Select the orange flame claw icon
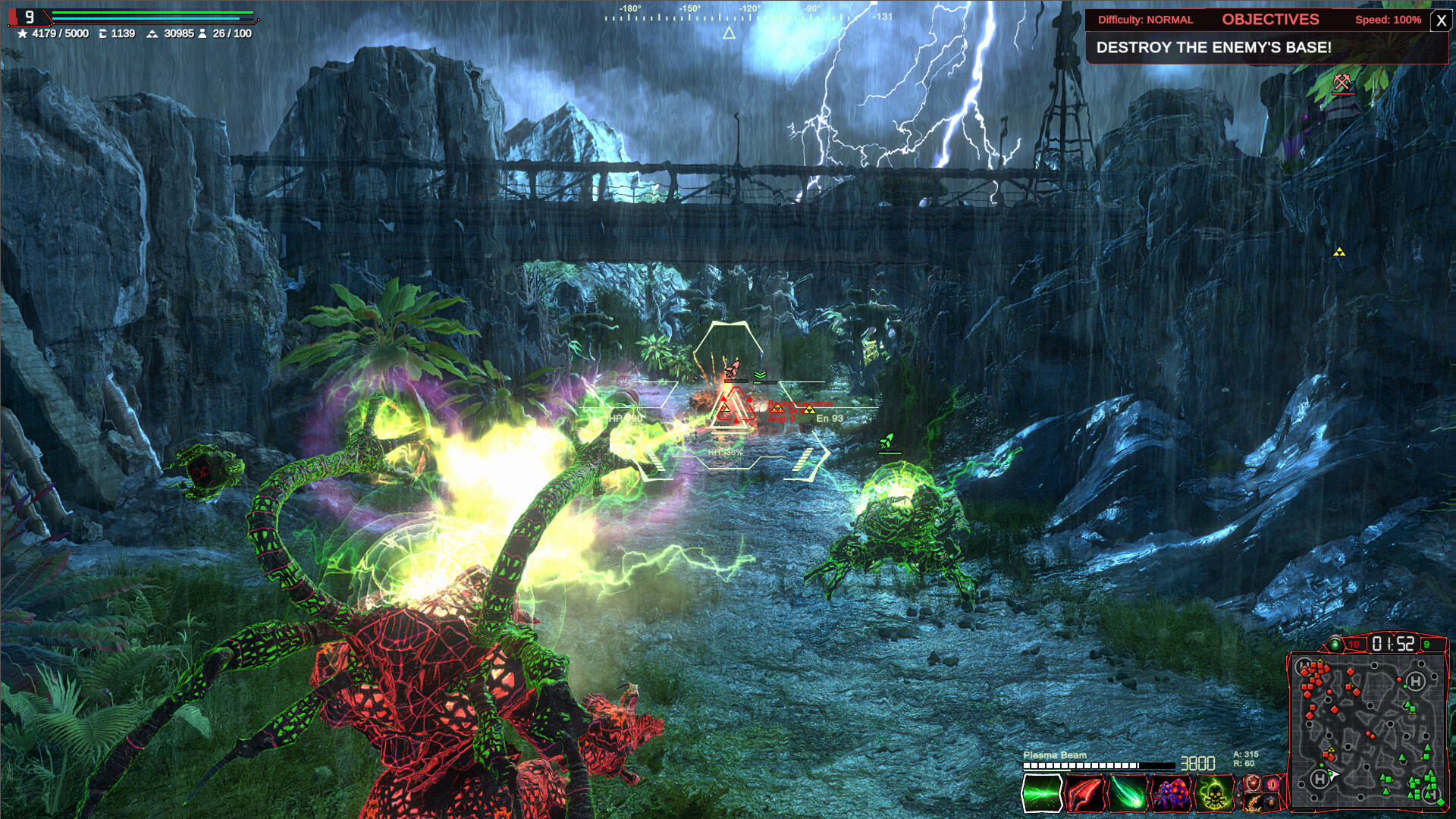 pyautogui.click(x=1252, y=802)
